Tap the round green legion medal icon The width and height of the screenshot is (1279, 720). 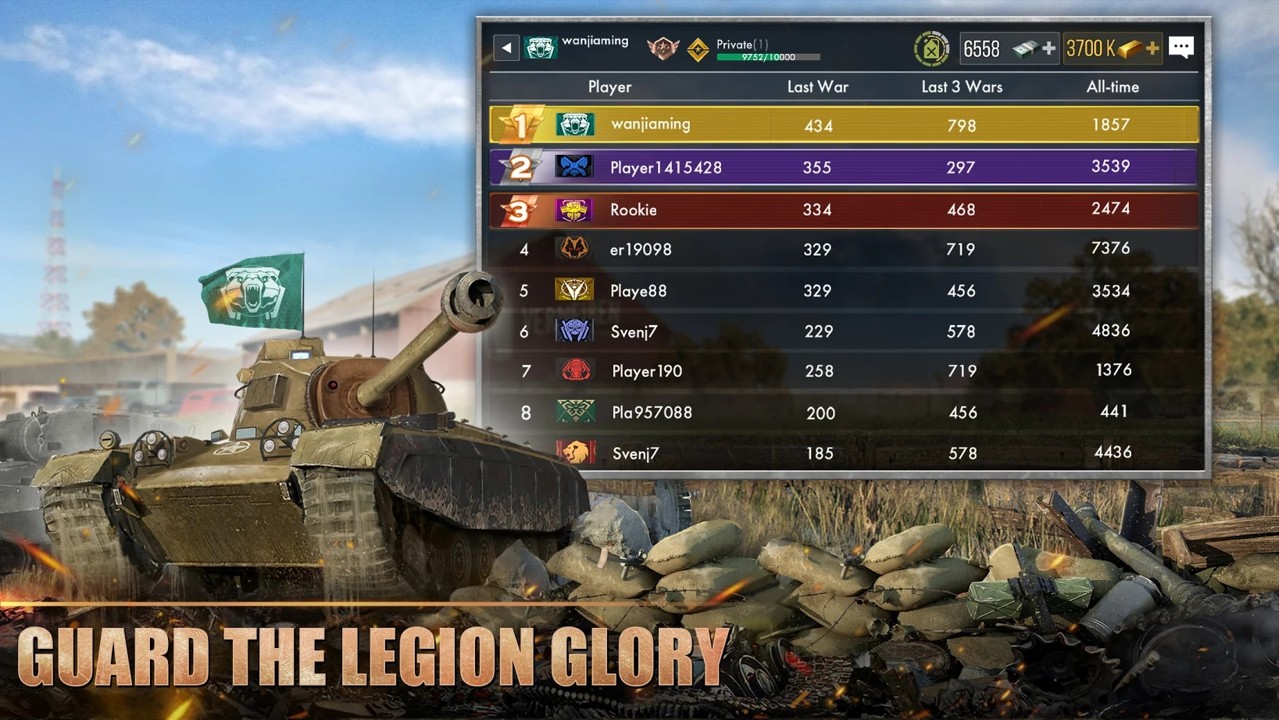pyautogui.click(x=932, y=48)
